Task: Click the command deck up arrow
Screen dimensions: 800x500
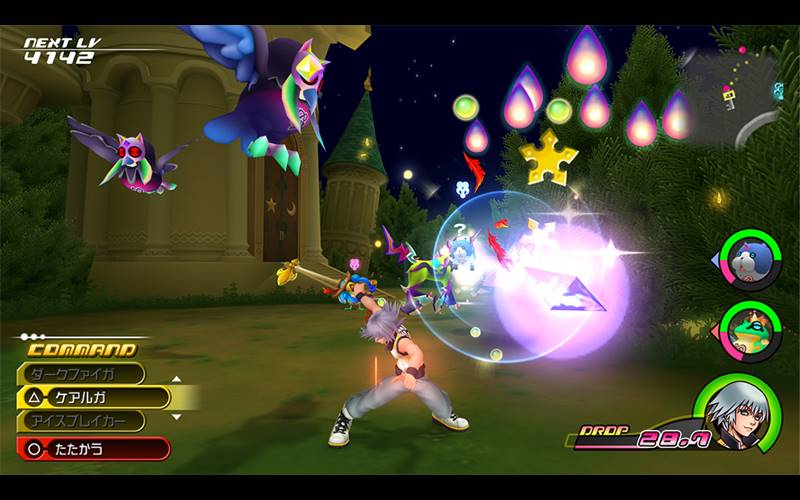Action: (x=177, y=380)
